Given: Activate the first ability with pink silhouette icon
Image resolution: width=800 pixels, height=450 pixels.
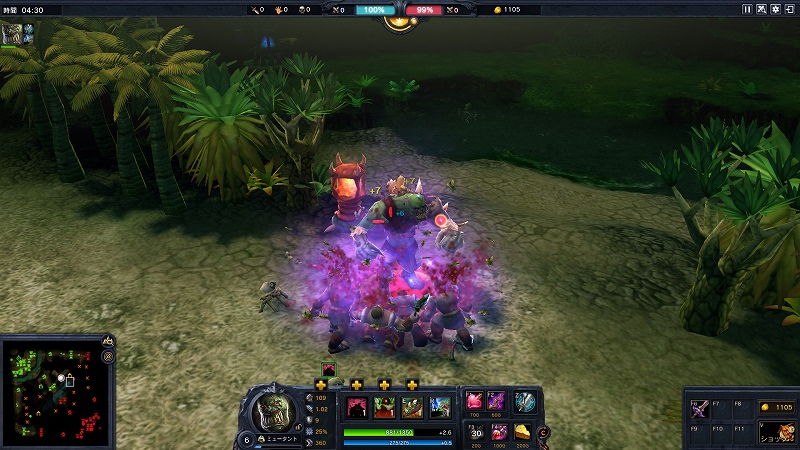Looking at the screenshot, I should pos(356,407).
